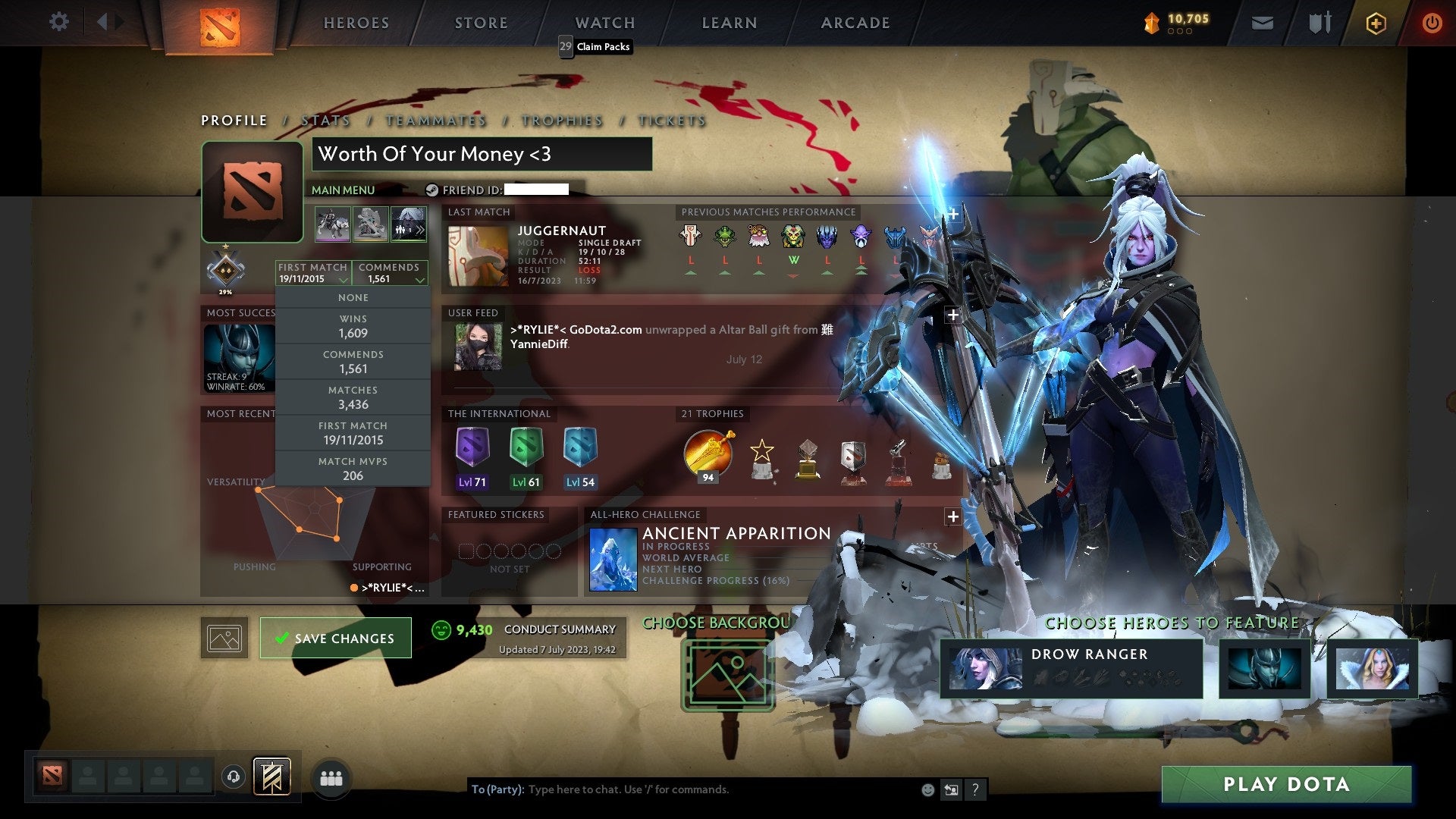Open the Arcade menu
Screen dimensions: 1456x819
[855, 23]
